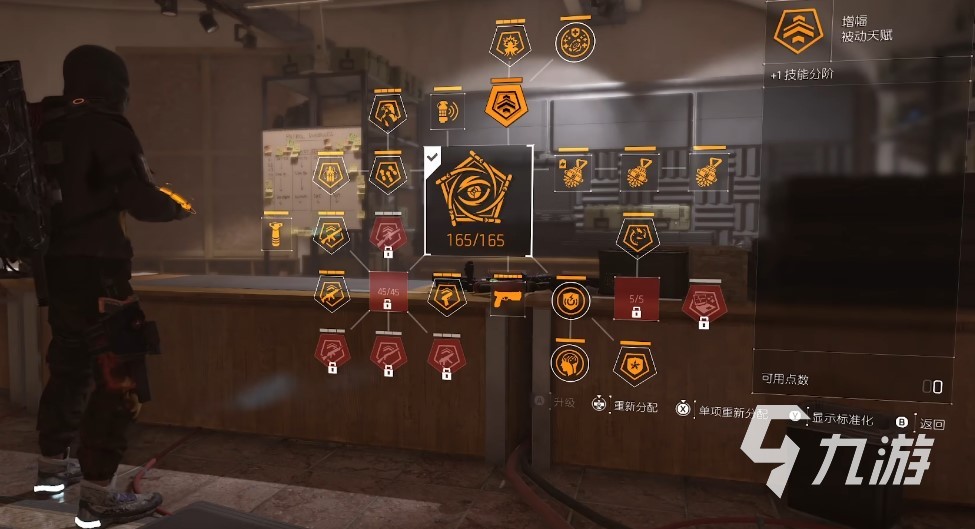Select the central specialization emblem showing 165/165
975x529 pixels.
point(478,198)
